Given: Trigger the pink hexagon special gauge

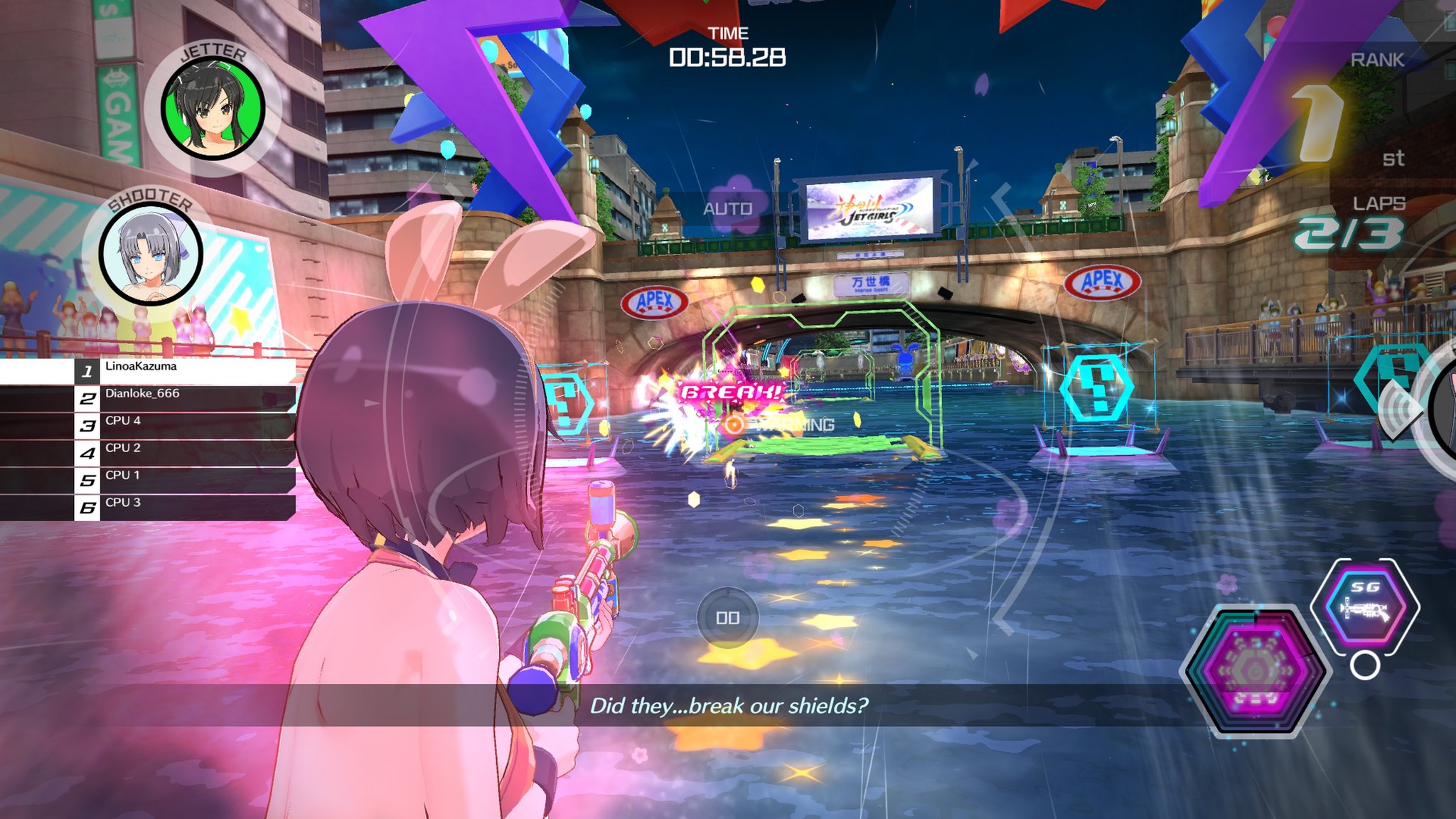Looking at the screenshot, I should tap(1255, 671).
